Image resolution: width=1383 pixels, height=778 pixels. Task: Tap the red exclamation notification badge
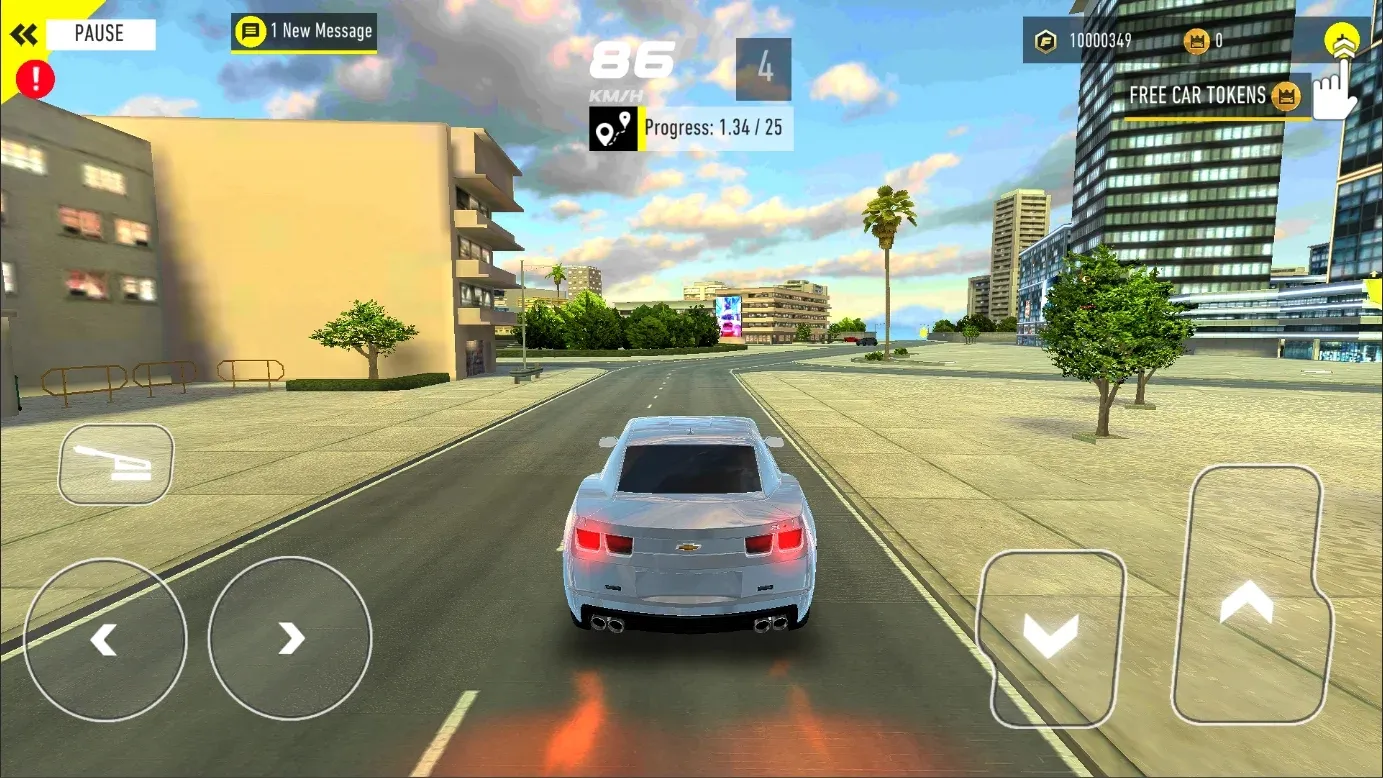(37, 79)
